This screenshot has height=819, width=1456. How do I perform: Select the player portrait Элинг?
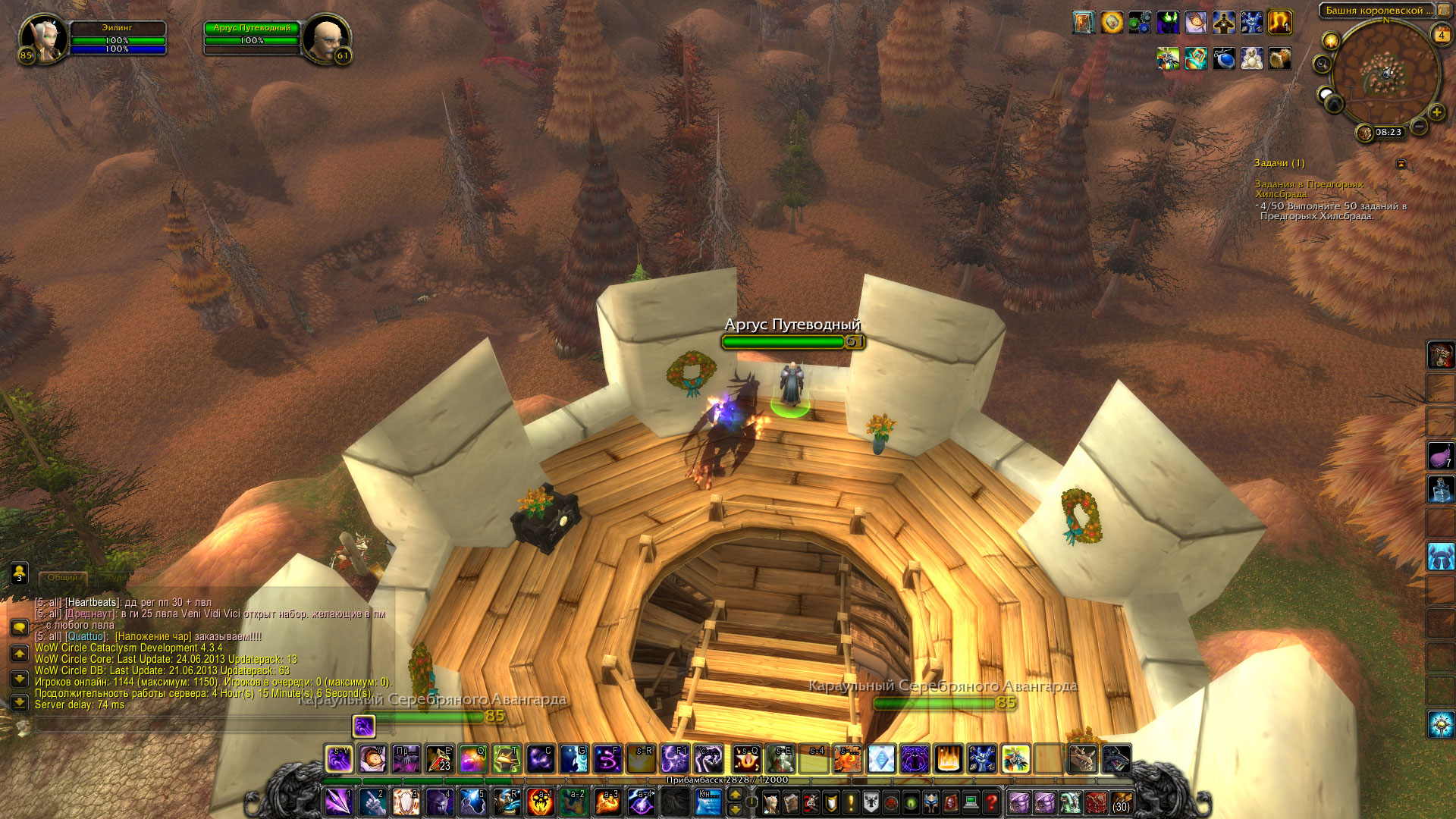tap(43, 38)
